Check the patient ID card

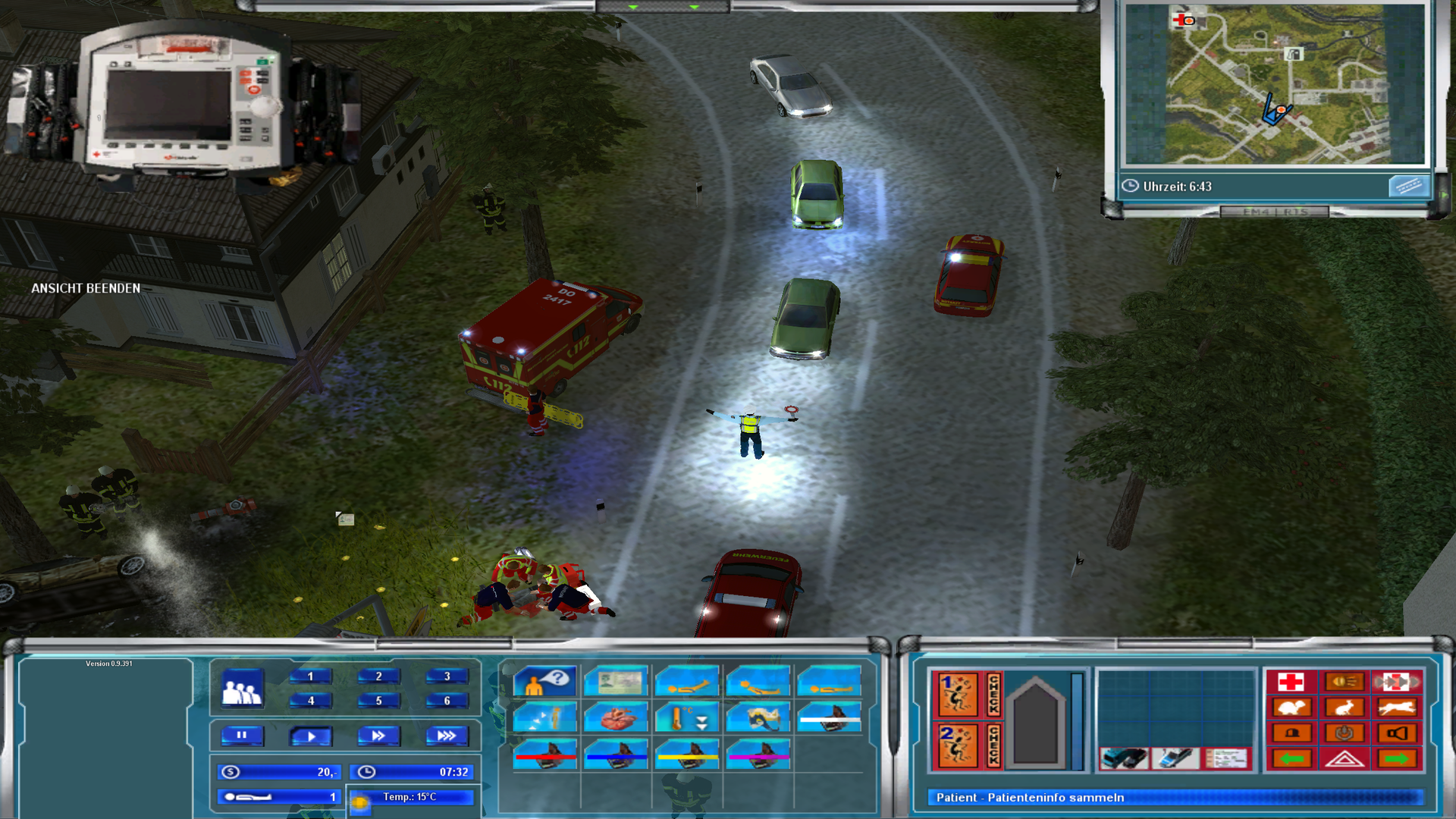616,682
